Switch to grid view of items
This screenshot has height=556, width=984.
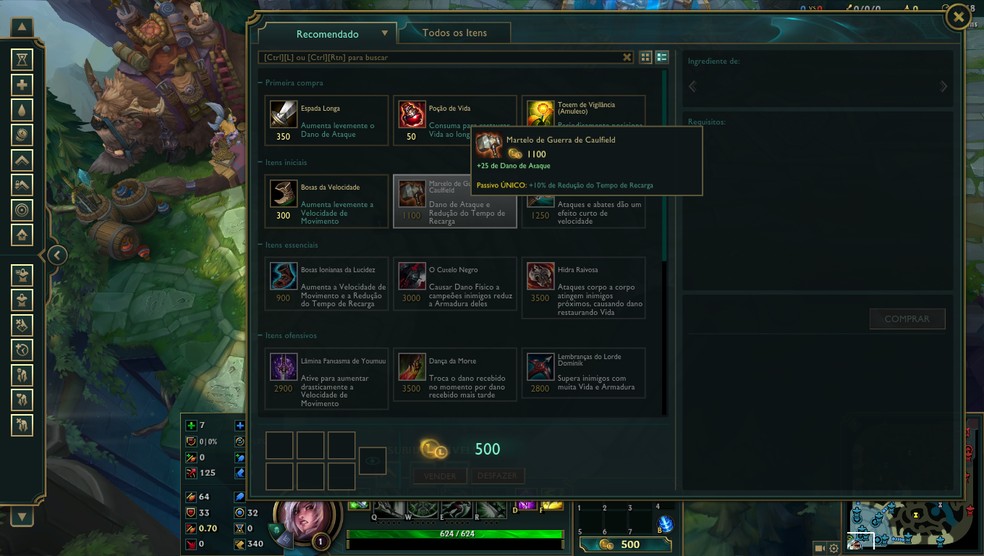(x=645, y=58)
